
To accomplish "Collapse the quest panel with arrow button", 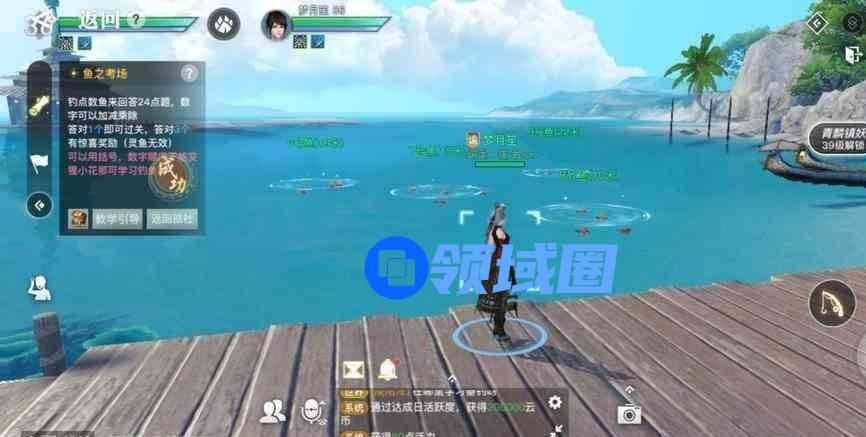I will pyautogui.click(x=39, y=205).
